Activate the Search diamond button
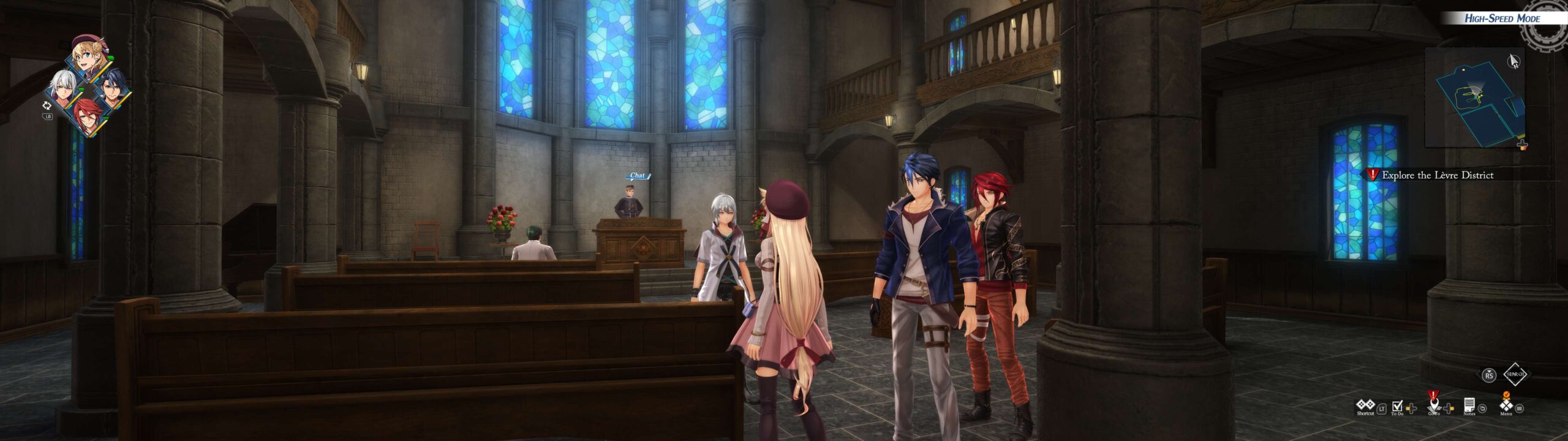 click(x=1515, y=374)
